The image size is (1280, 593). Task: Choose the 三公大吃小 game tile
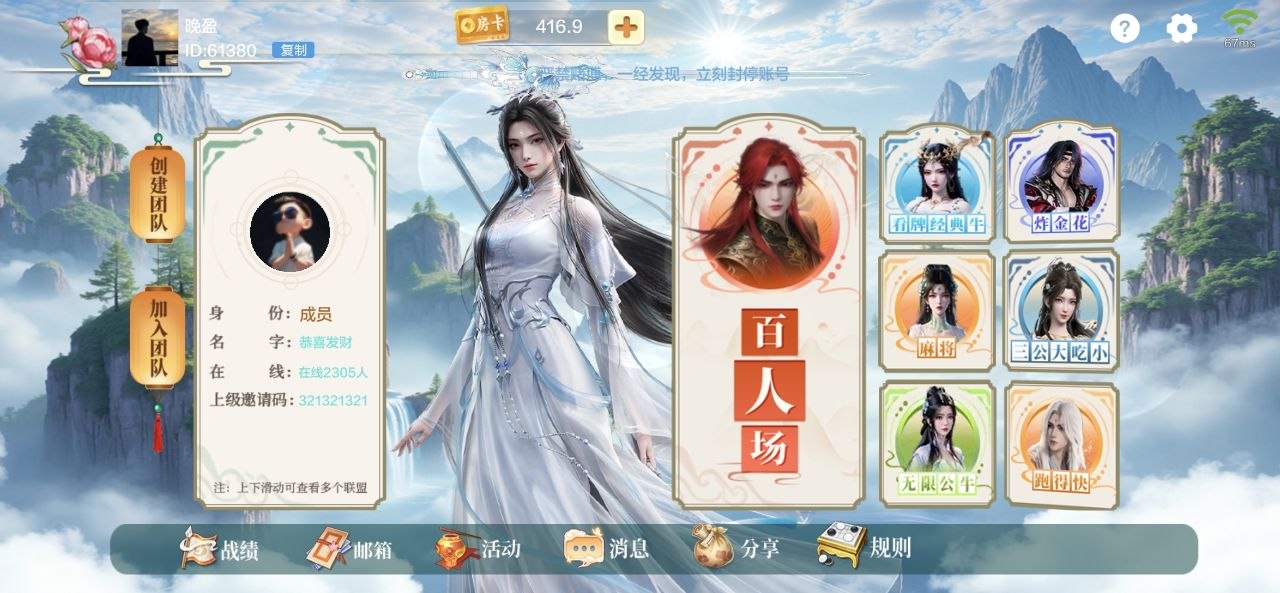tap(1061, 310)
